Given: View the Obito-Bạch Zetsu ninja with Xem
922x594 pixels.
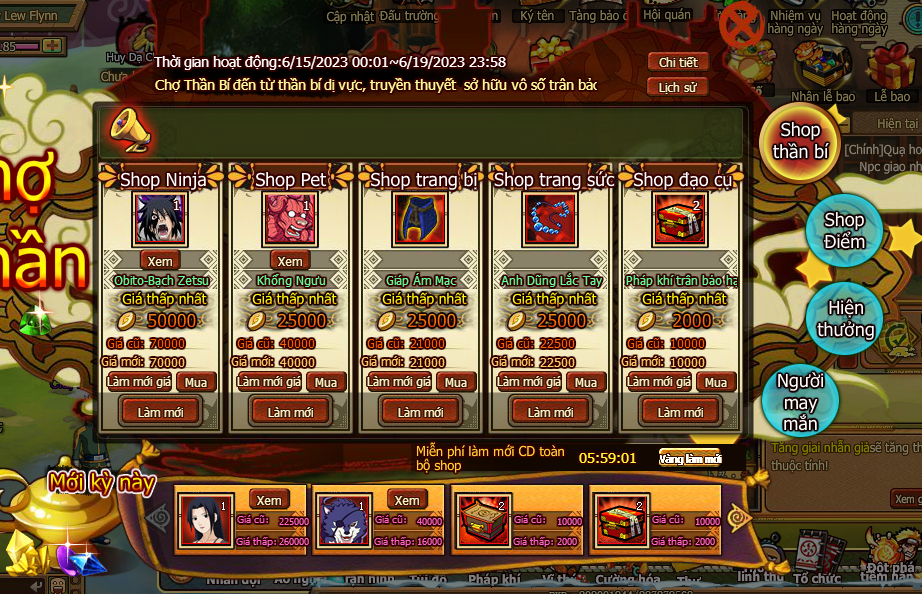Looking at the screenshot, I should [160, 261].
